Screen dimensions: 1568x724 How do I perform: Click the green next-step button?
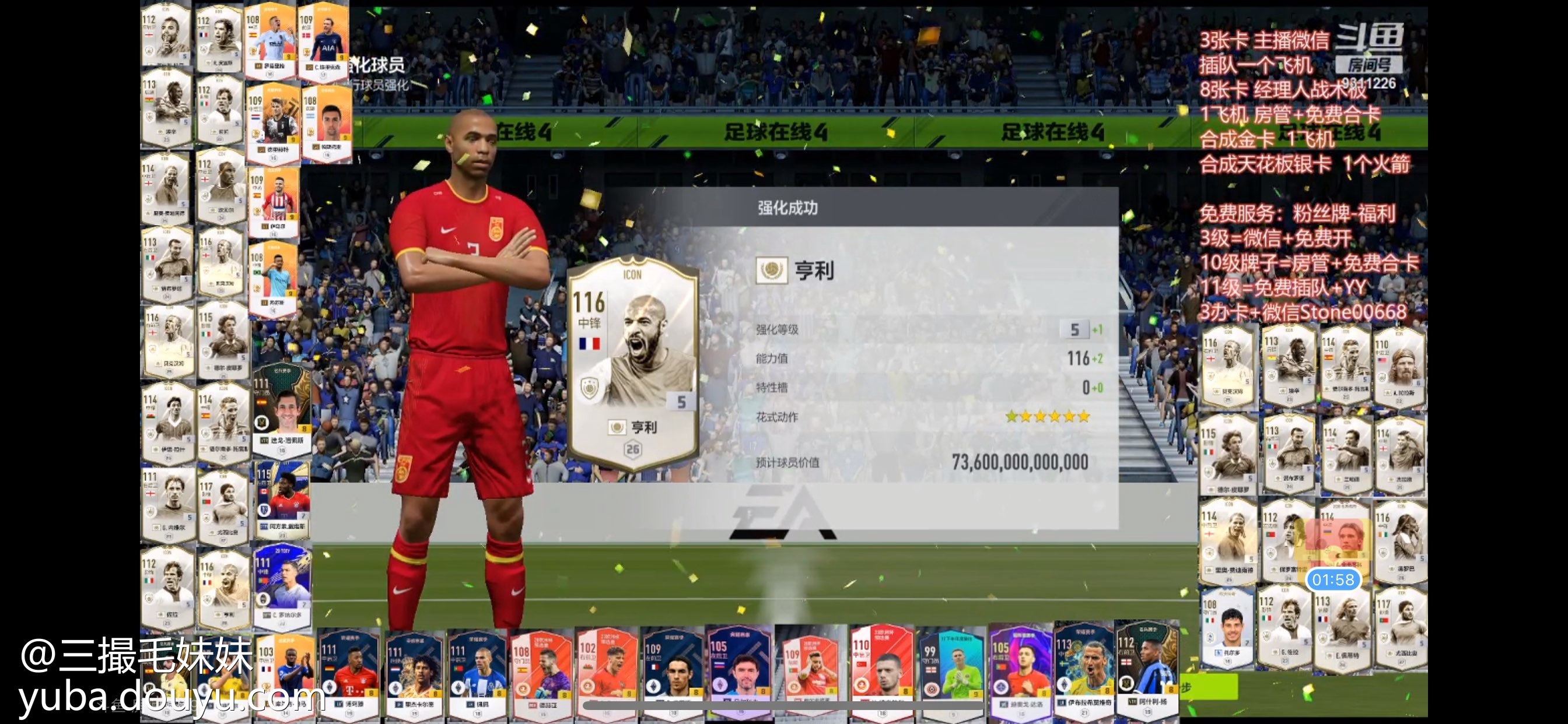pyautogui.click(x=1208, y=687)
